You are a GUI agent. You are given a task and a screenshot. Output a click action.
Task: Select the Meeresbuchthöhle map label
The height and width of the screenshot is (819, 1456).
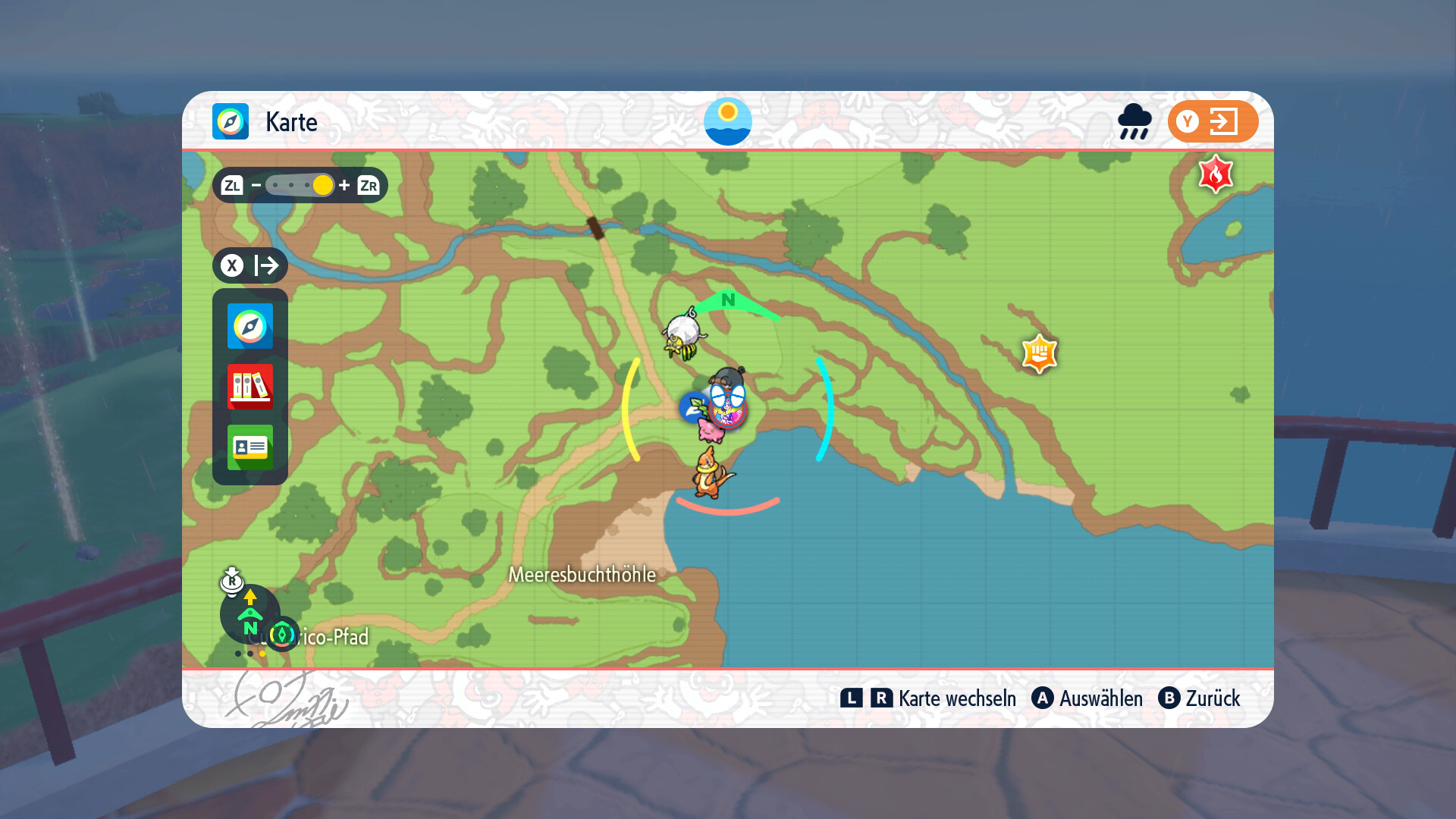pos(582,575)
